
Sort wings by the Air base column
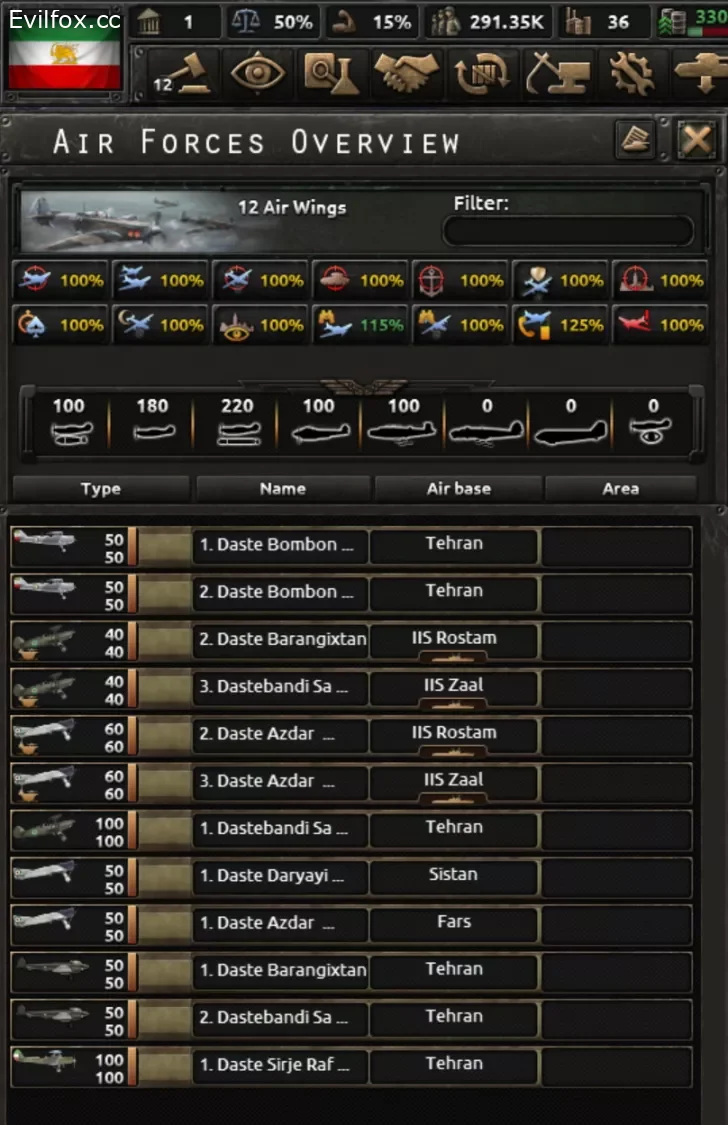[x=458, y=488]
